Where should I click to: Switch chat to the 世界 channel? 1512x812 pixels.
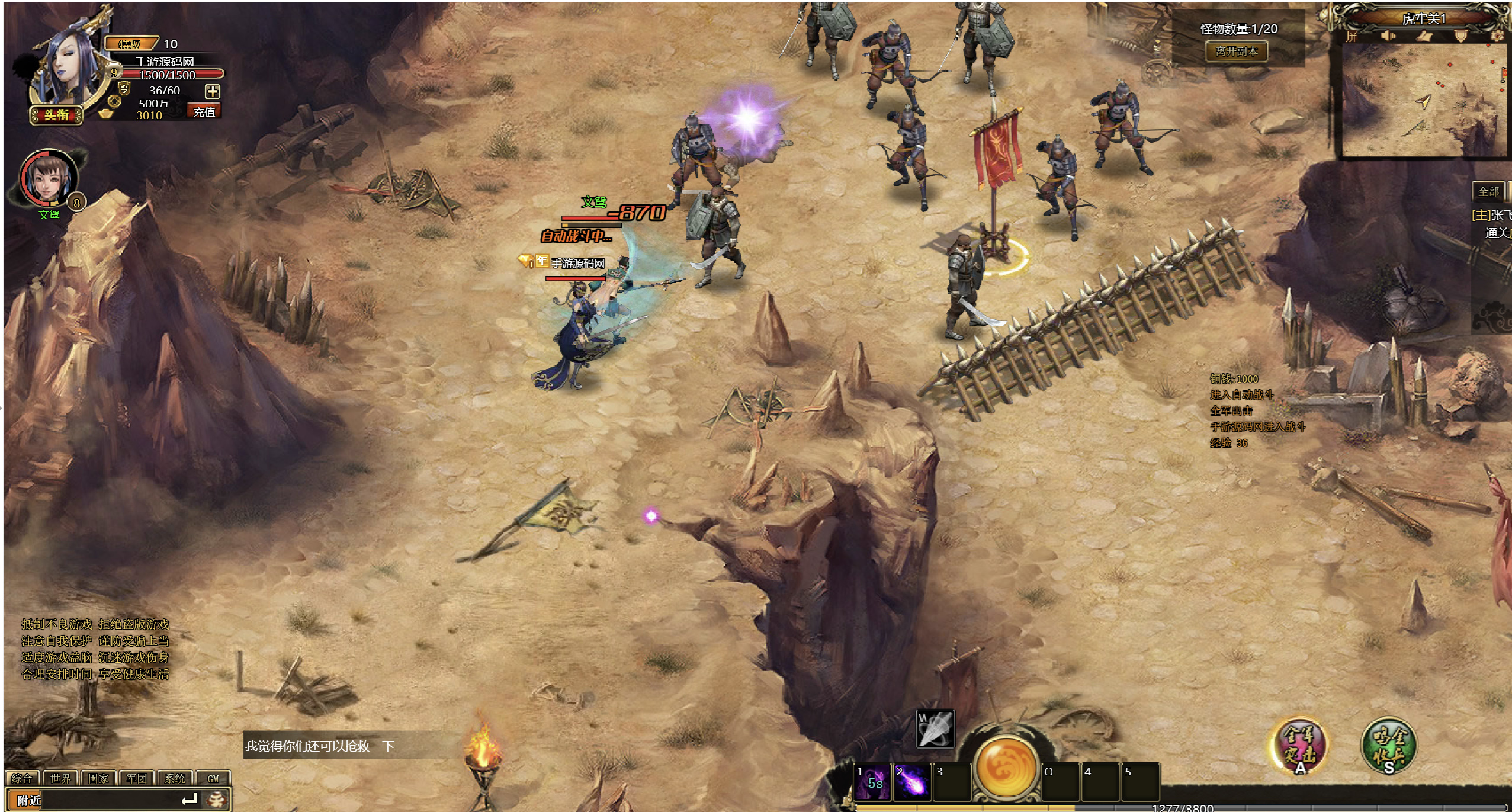coord(60,778)
